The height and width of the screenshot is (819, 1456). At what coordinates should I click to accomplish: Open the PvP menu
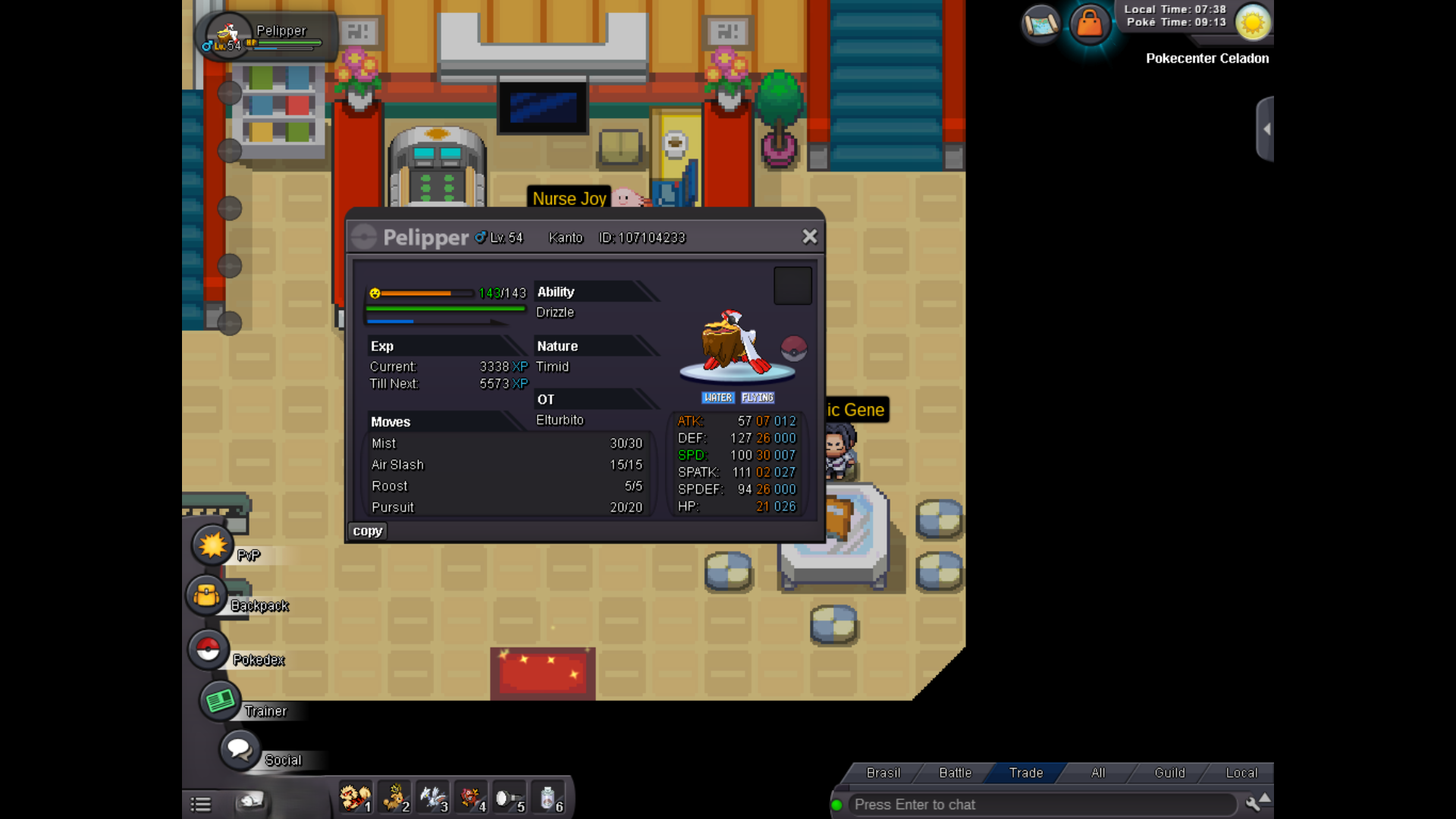coord(212,545)
